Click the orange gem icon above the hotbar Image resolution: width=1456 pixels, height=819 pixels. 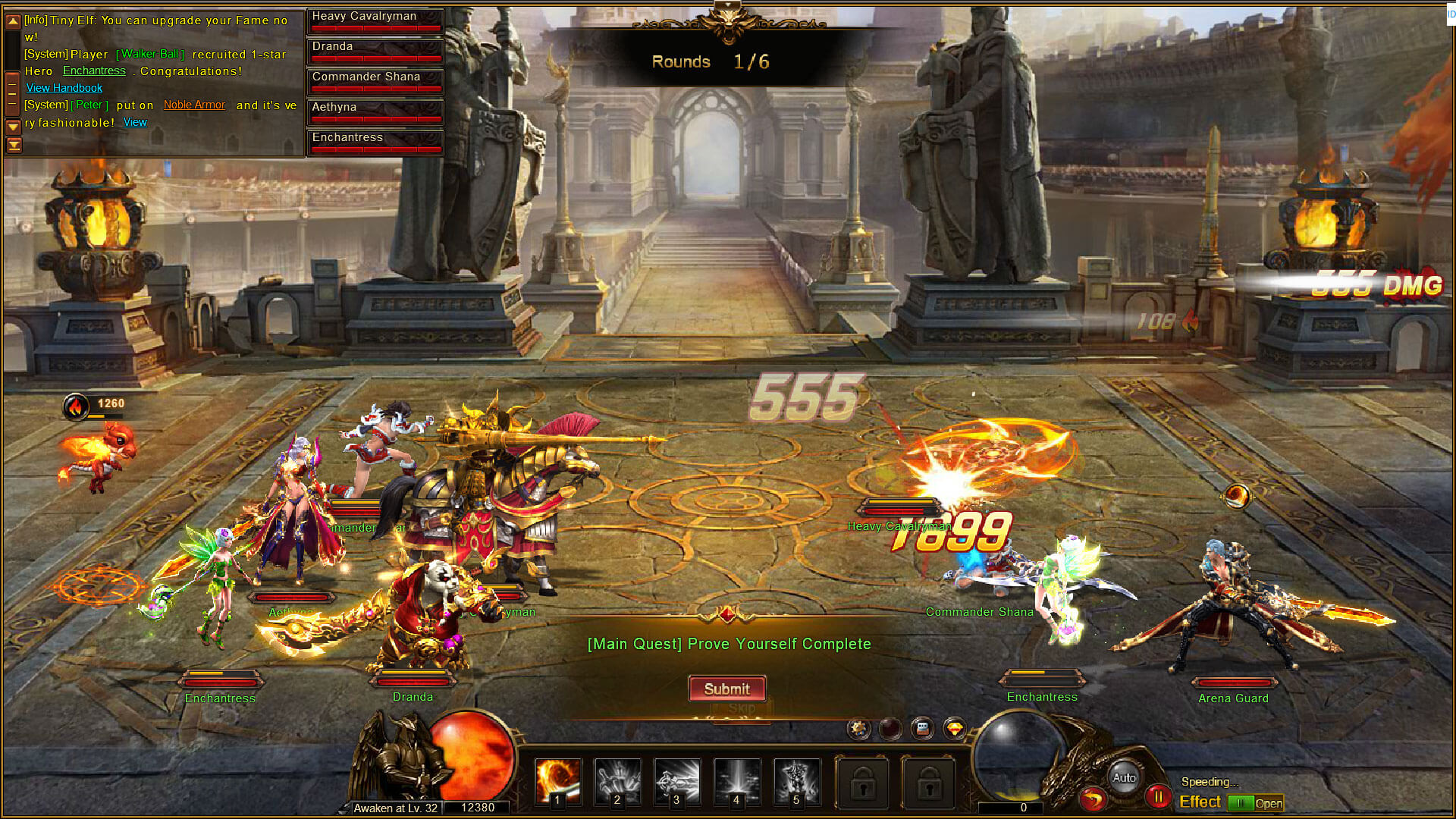[x=955, y=729]
